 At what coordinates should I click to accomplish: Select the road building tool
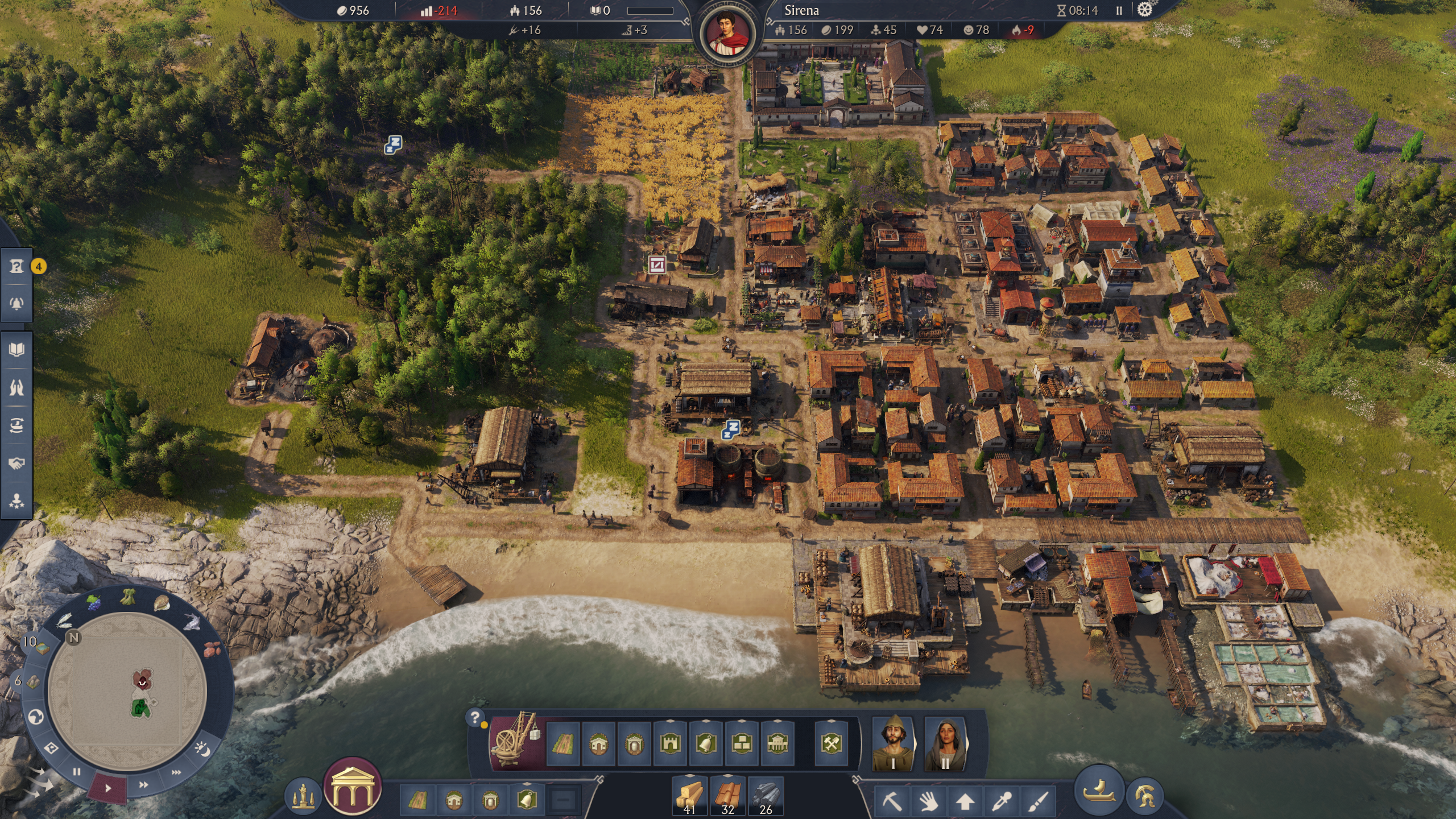(x=562, y=743)
